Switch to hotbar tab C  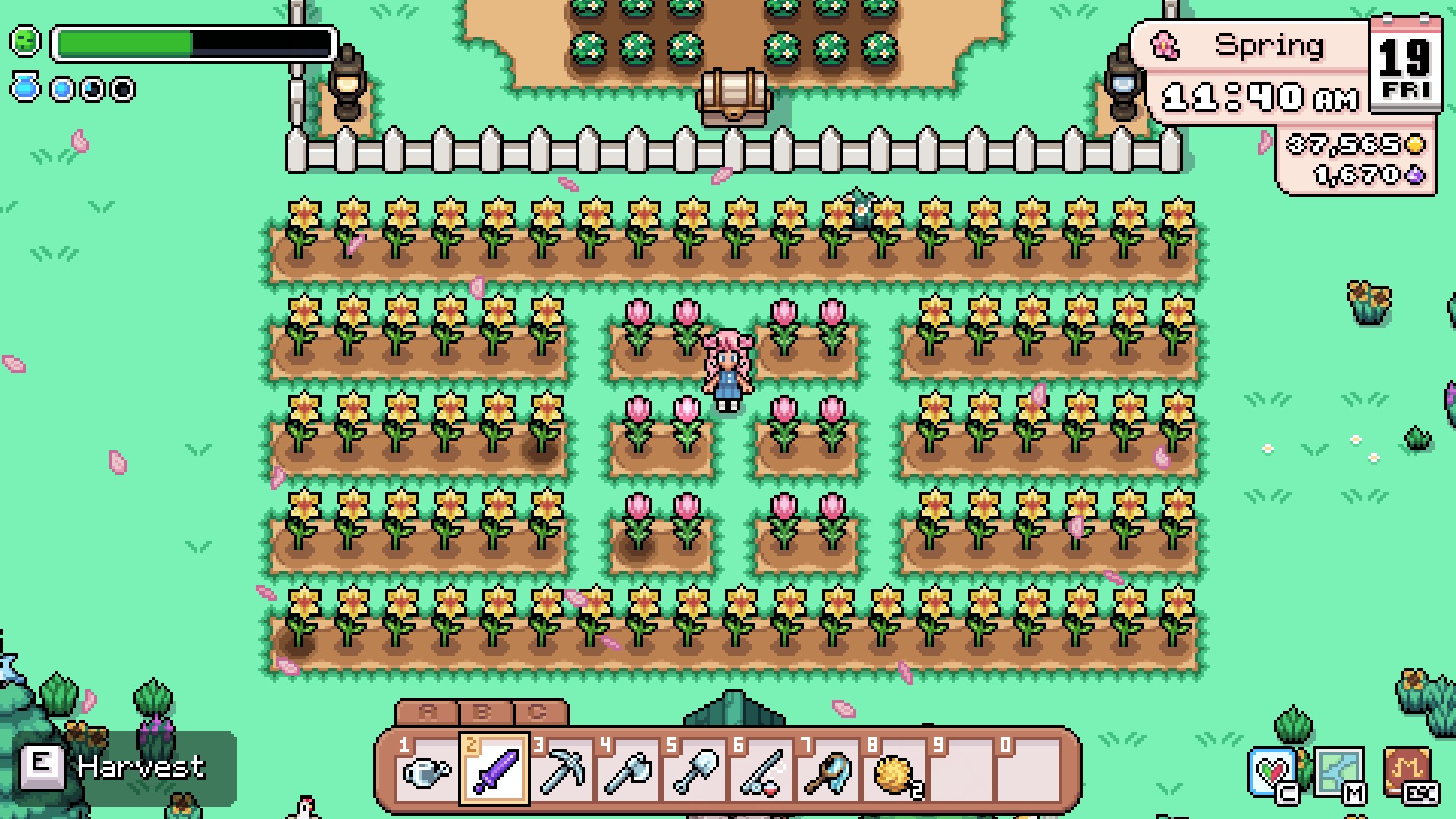click(537, 711)
